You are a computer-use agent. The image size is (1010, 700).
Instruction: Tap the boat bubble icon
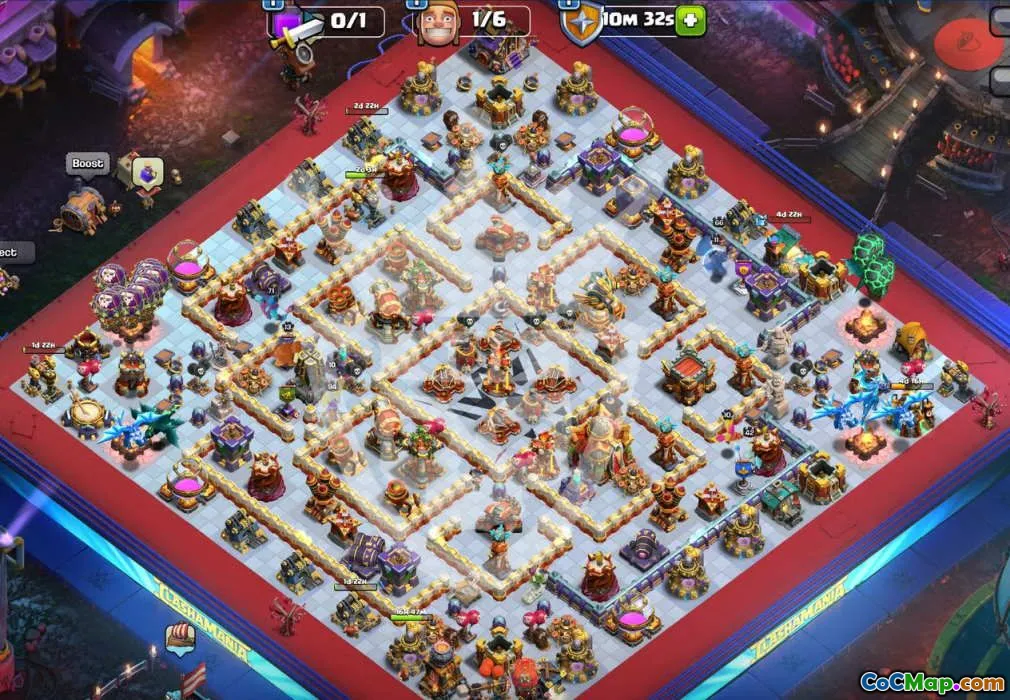click(x=180, y=639)
